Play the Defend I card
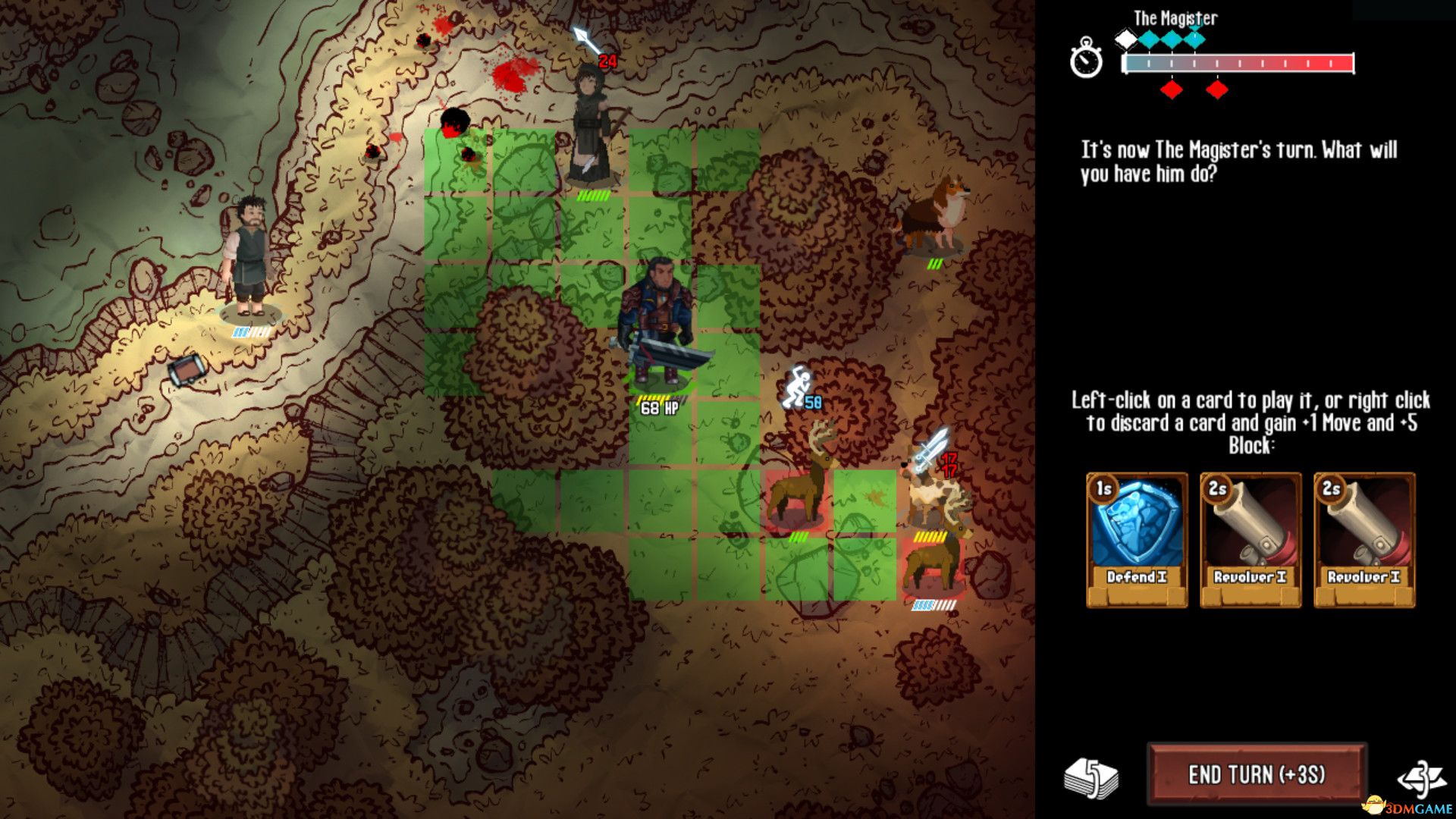Viewport: 1456px width, 819px height. tap(1136, 539)
